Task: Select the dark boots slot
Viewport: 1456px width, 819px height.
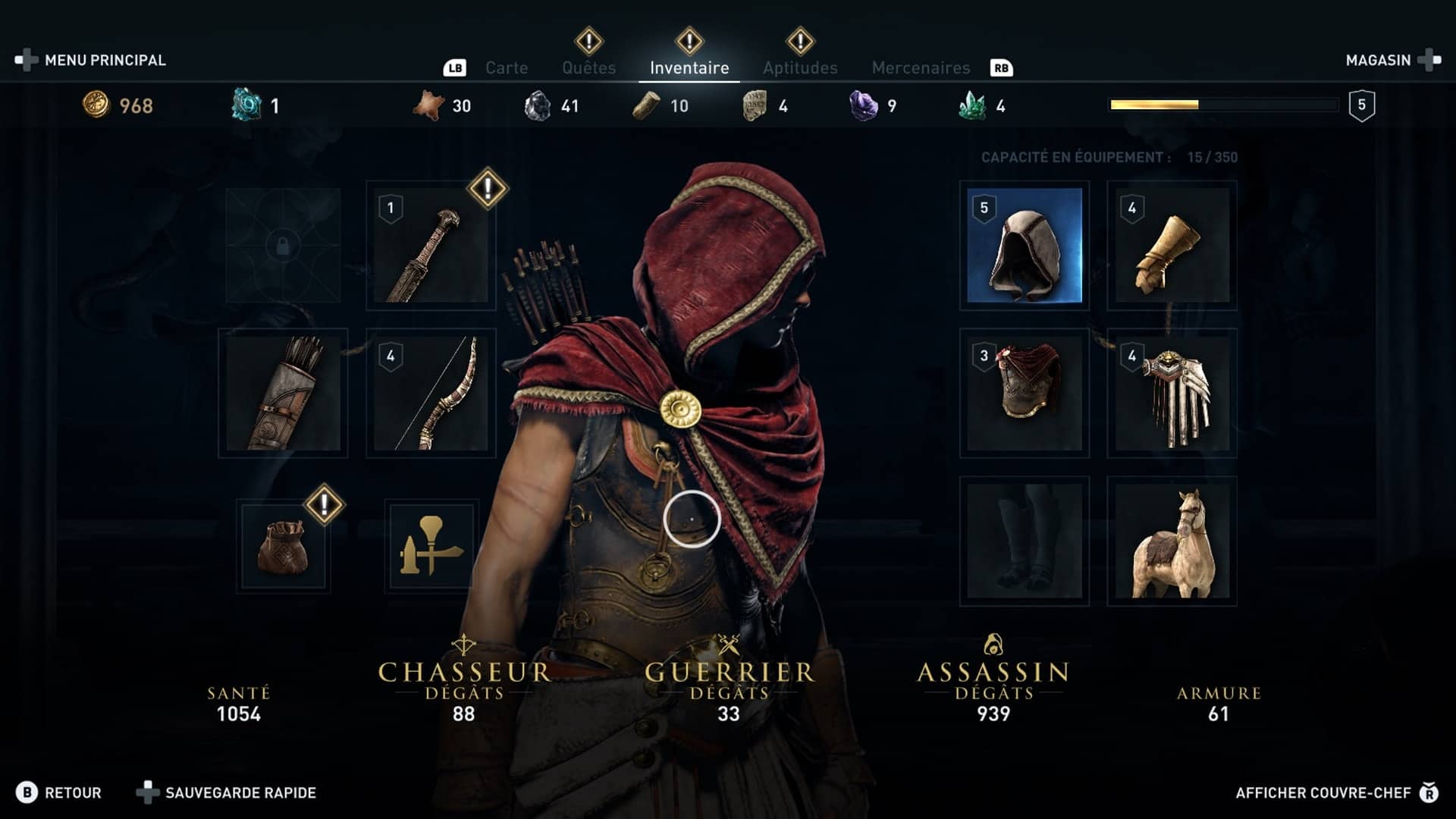Action: [x=1024, y=541]
